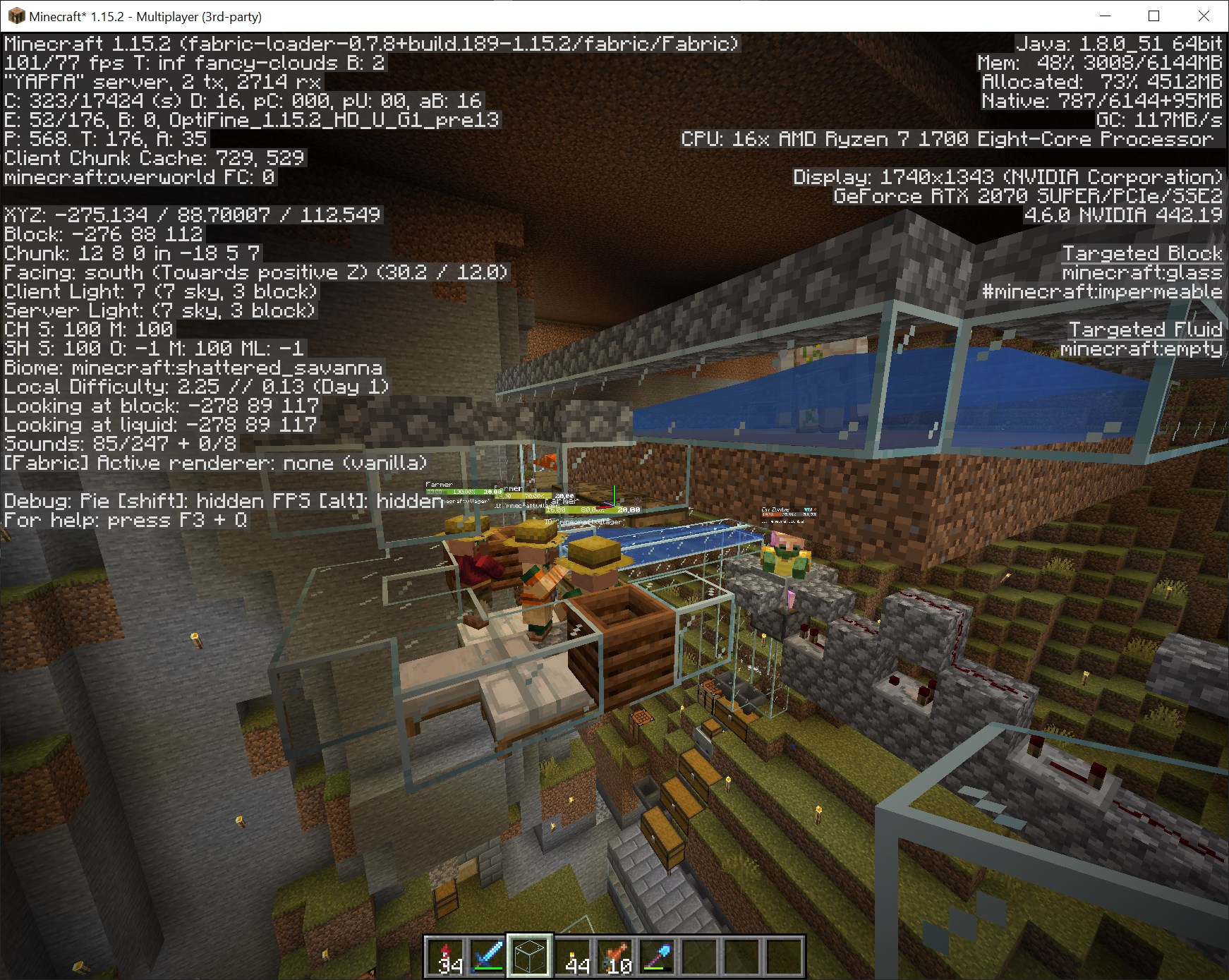1229x980 pixels.
Task: Click the minecraft:glass label on the right
Action: pos(1143,273)
